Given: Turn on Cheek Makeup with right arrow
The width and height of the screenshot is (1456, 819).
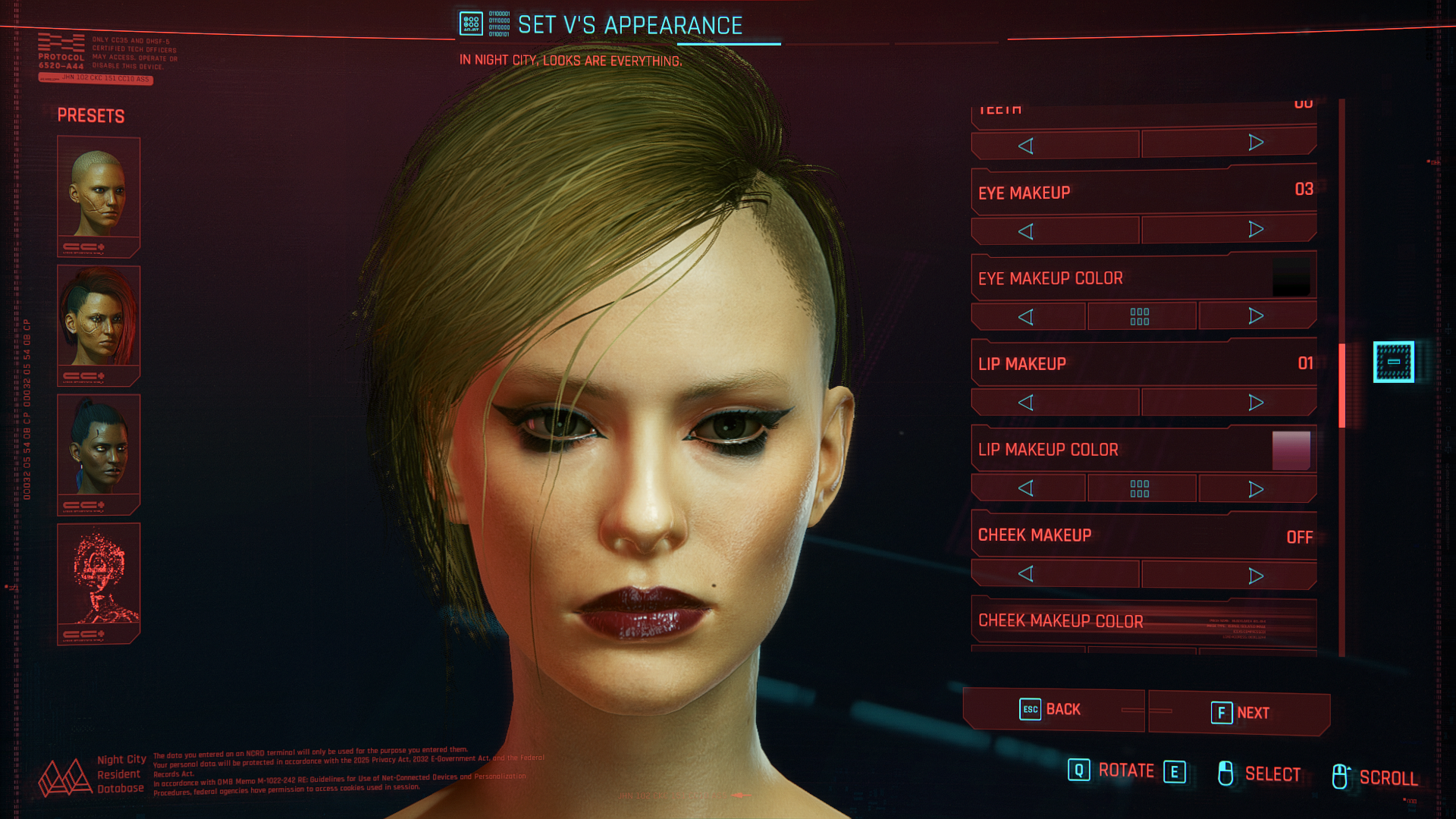Looking at the screenshot, I should (1255, 576).
